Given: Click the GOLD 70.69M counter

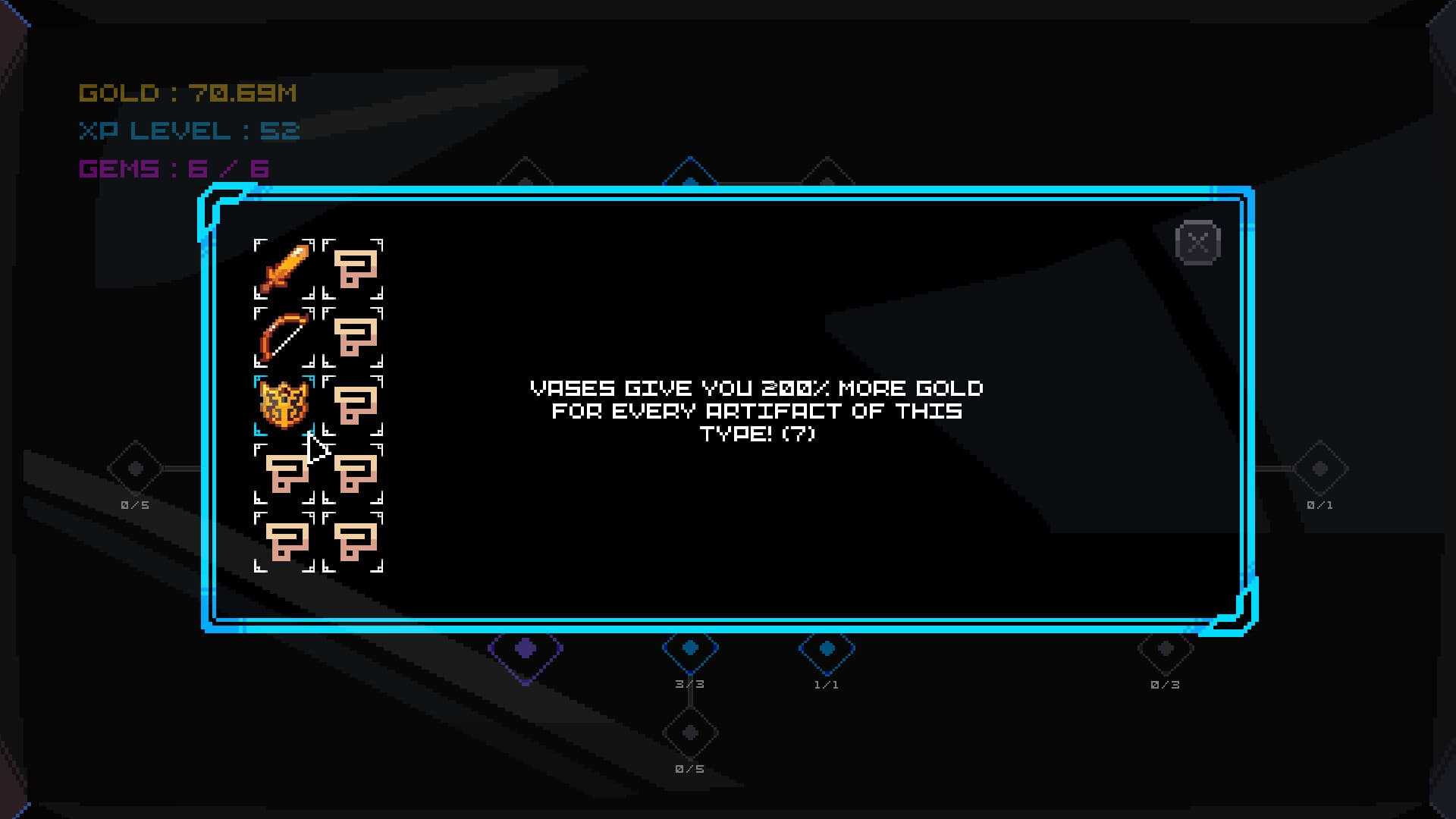Looking at the screenshot, I should coord(188,93).
